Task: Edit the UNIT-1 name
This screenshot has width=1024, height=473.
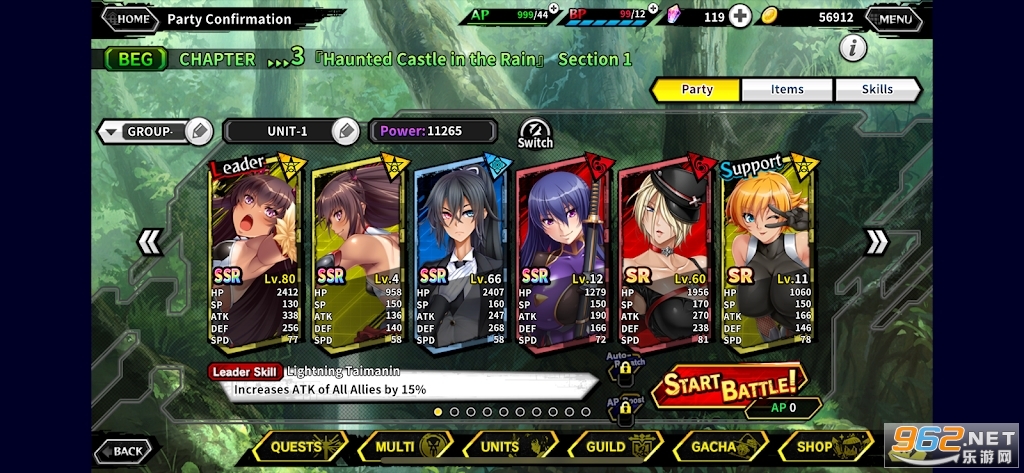Action: [345, 131]
